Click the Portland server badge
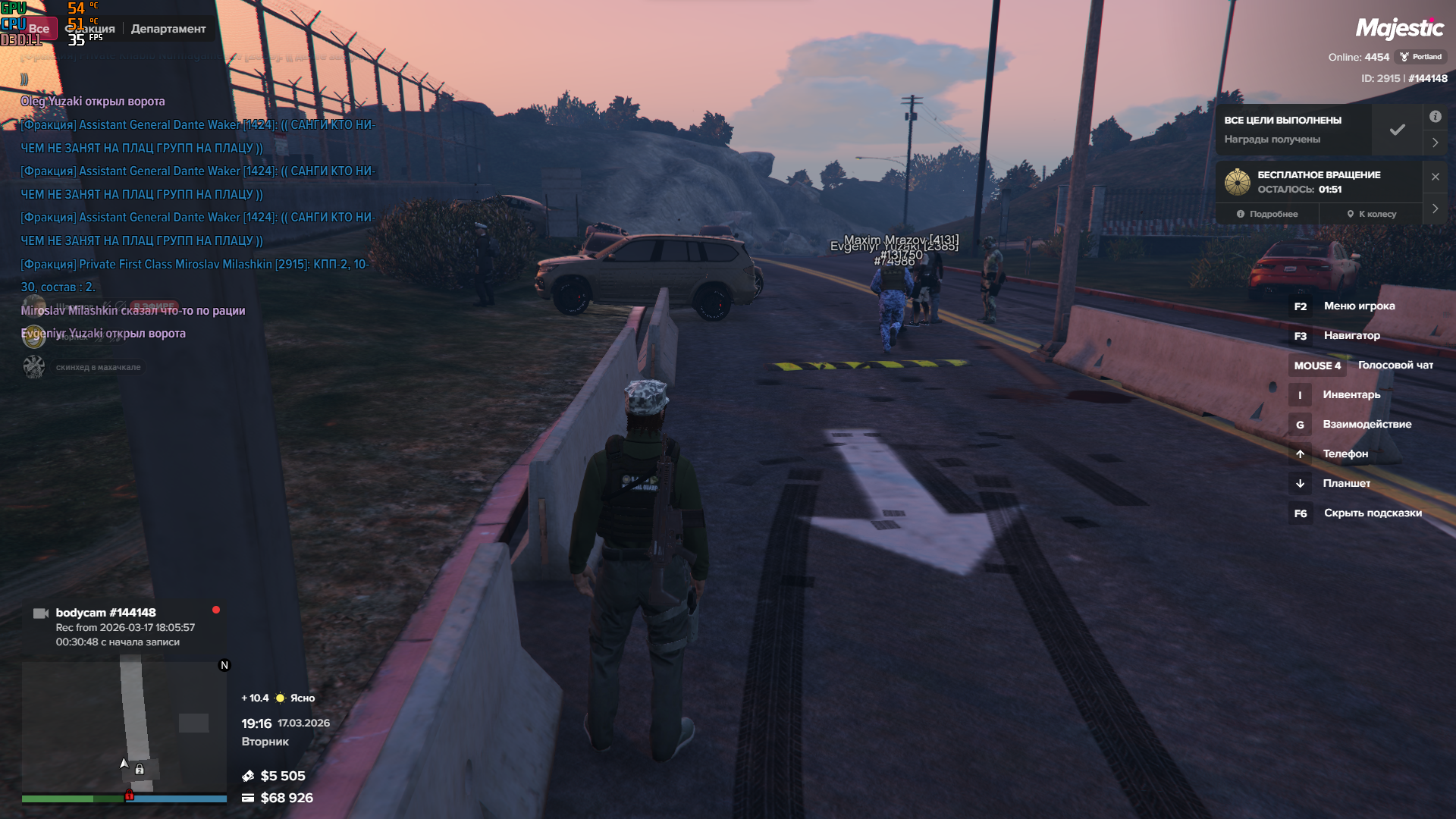Viewport: 1456px width, 819px height. [x=1420, y=57]
